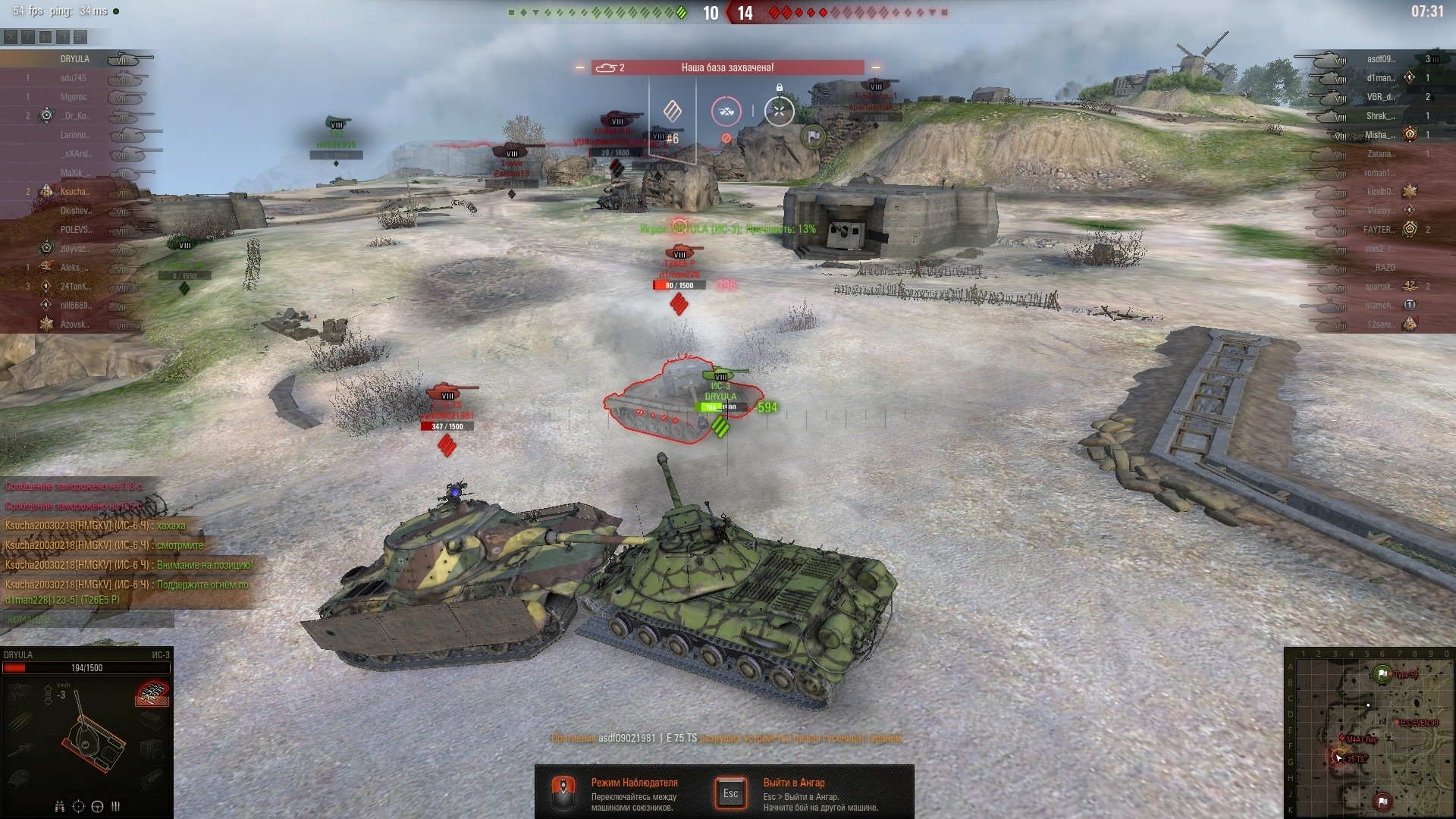
Task: Select Okishev in the allied roster
Action: [75, 211]
